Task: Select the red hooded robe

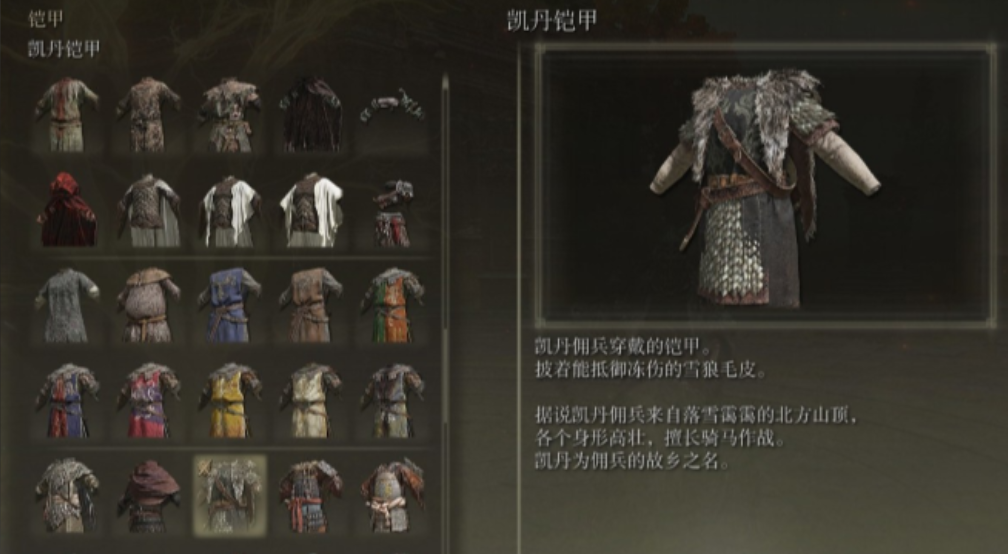Action: [67, 209]
